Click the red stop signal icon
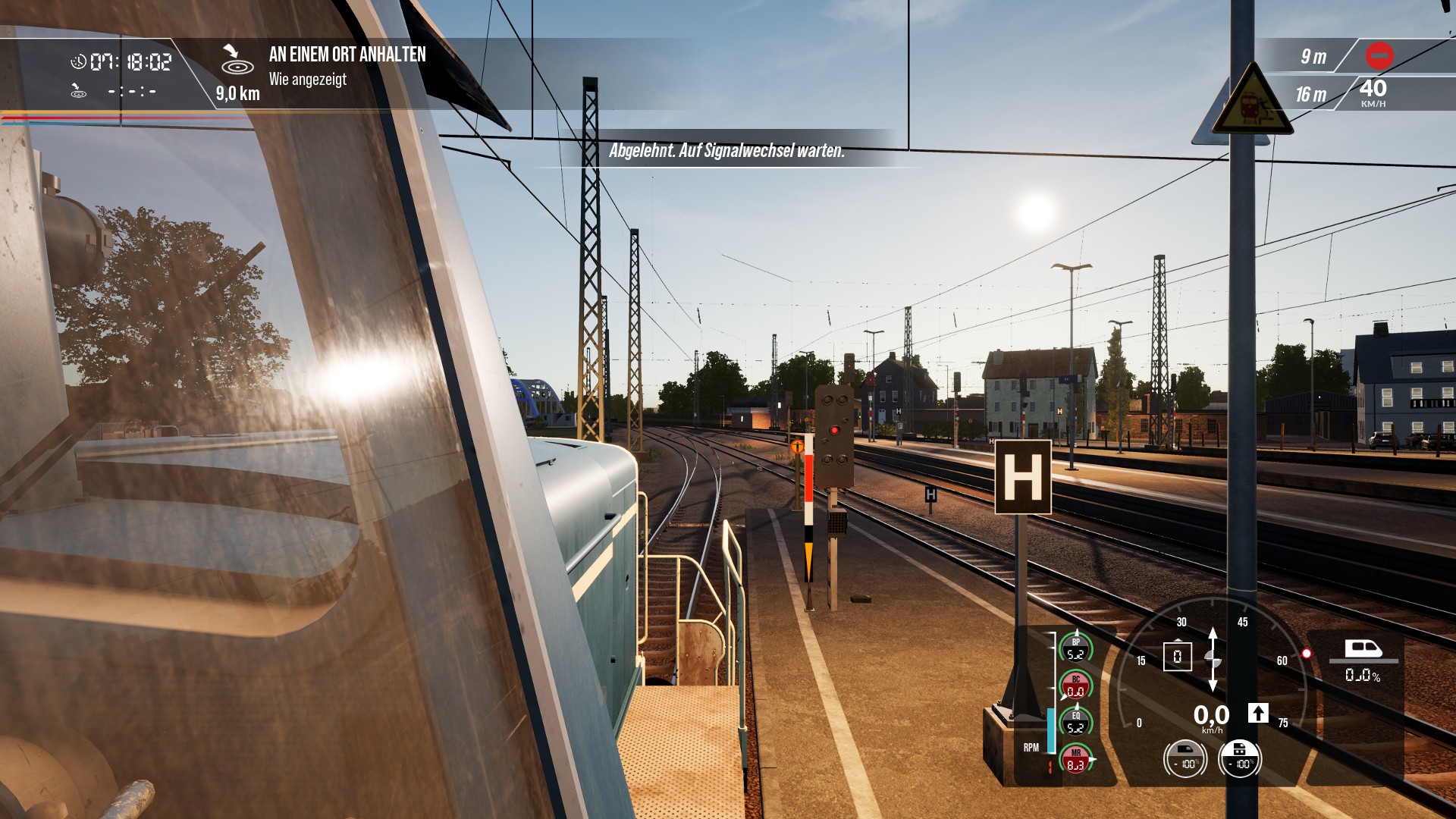This screenshot has width=1456, height=819. [x=1379, y=55]
